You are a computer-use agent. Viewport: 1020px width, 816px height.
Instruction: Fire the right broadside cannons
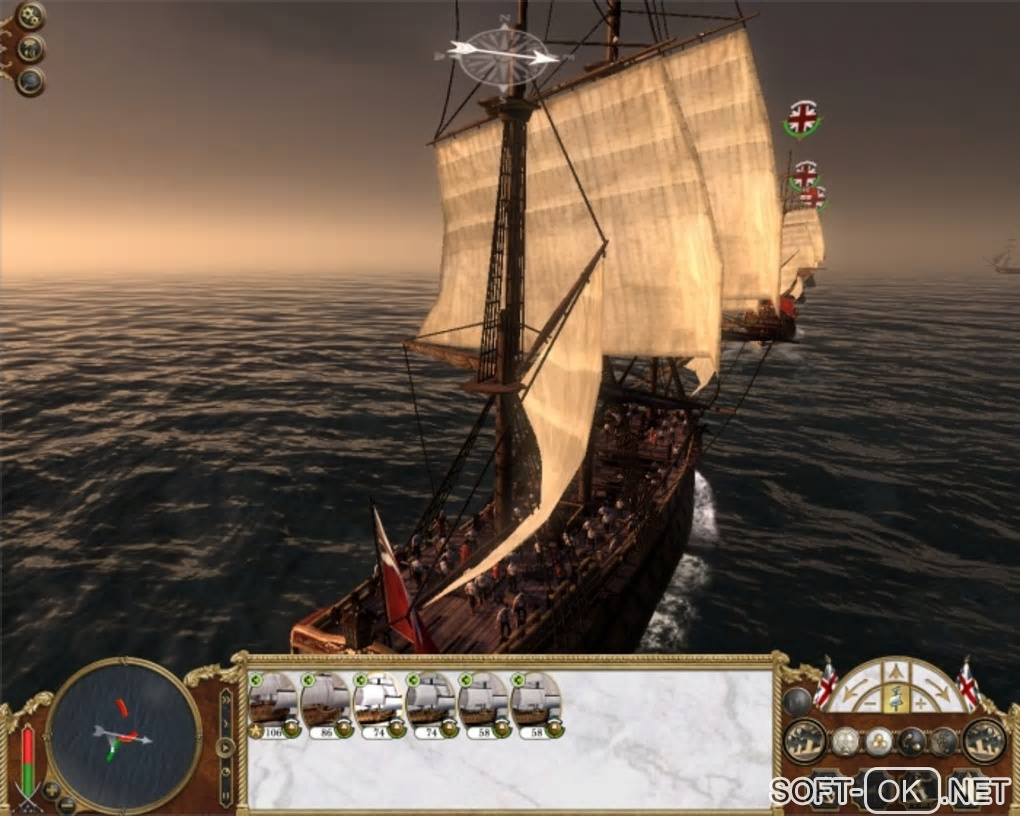click(984, 741)
